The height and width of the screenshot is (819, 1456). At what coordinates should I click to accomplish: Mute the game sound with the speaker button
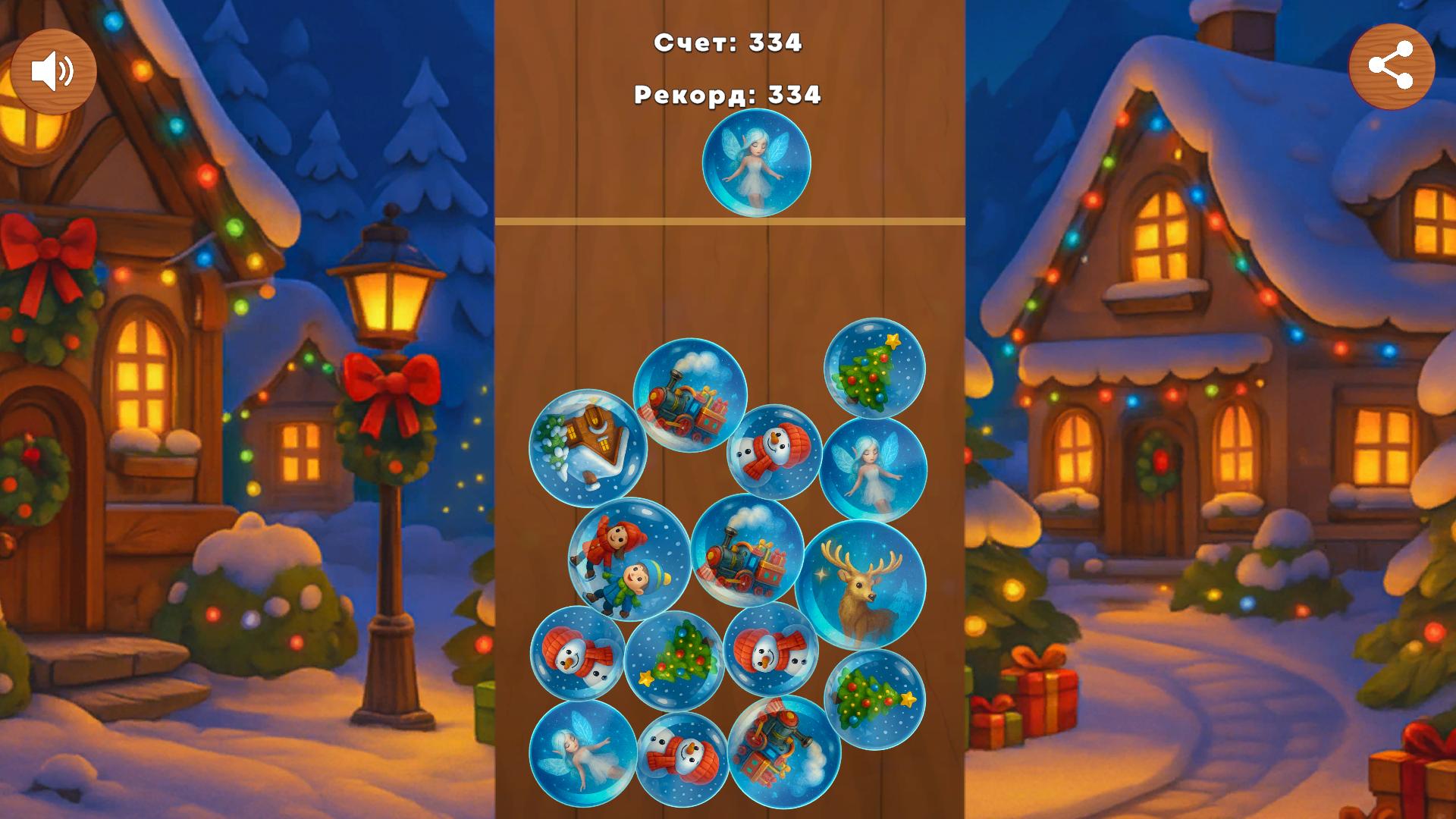point(55,70)
